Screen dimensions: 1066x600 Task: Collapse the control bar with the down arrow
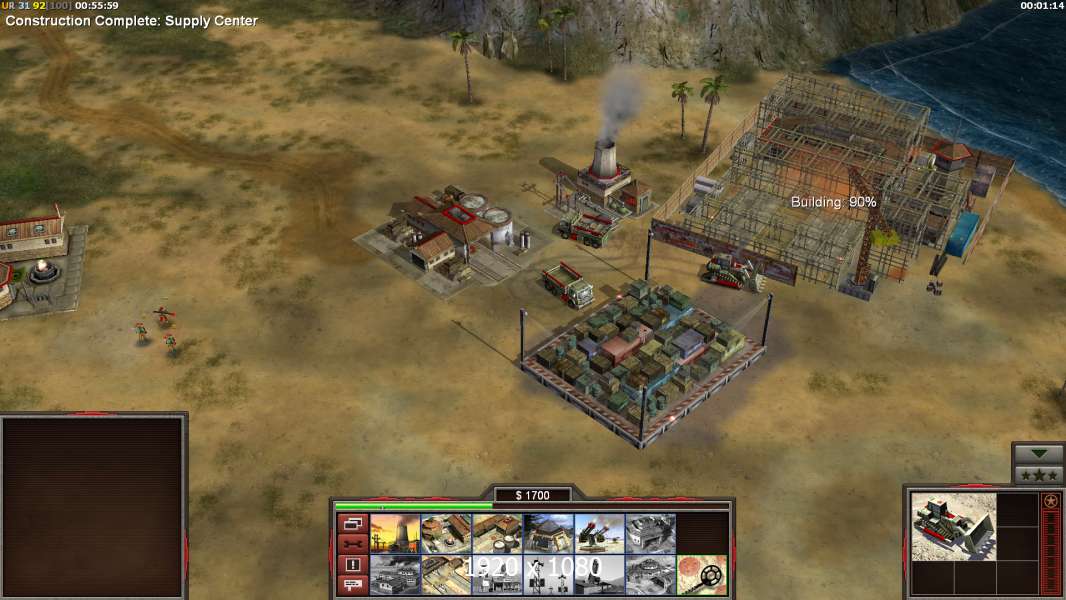pyautogui.click(x=1039, y=454)
